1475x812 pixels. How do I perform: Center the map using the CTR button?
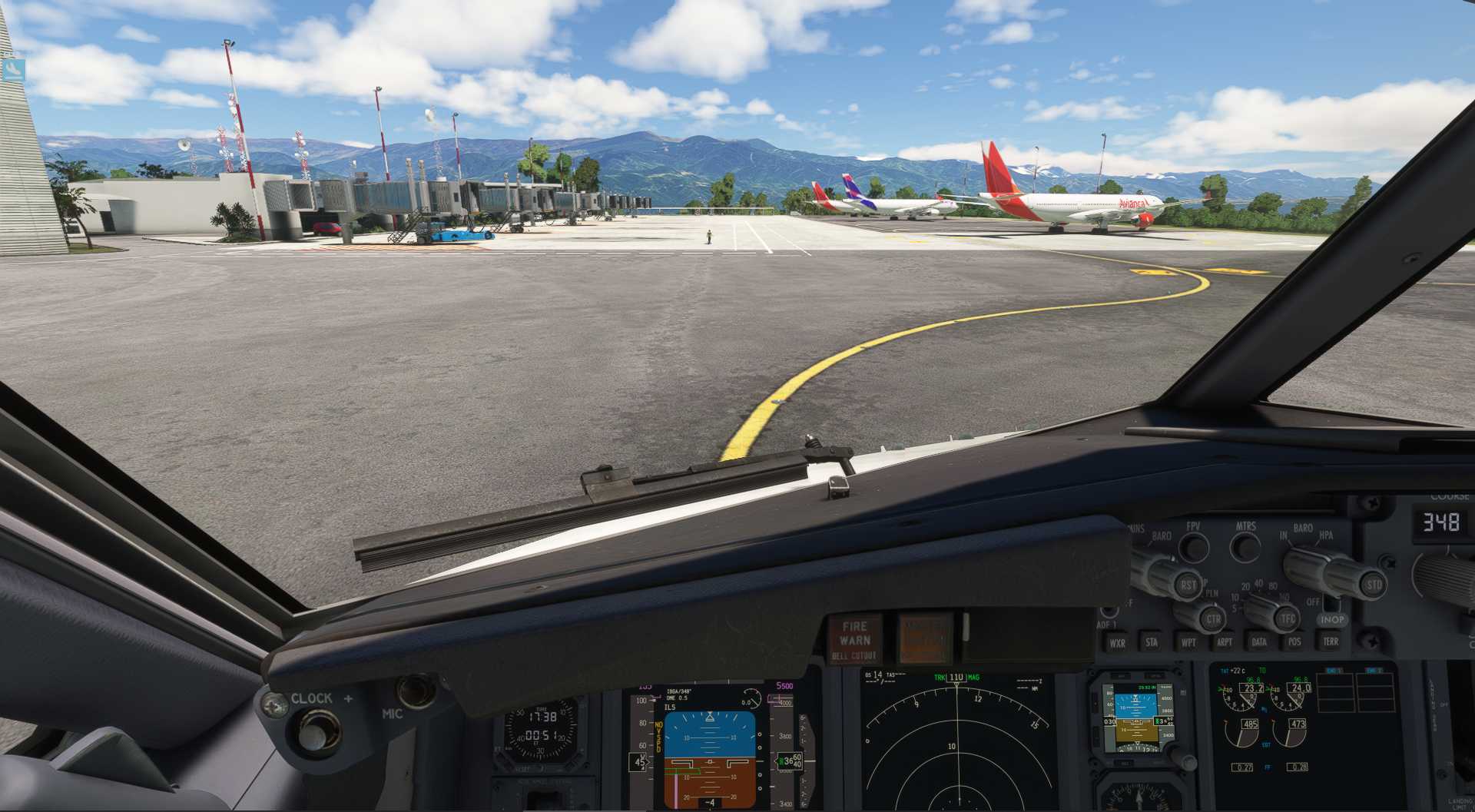(1212, 618)
